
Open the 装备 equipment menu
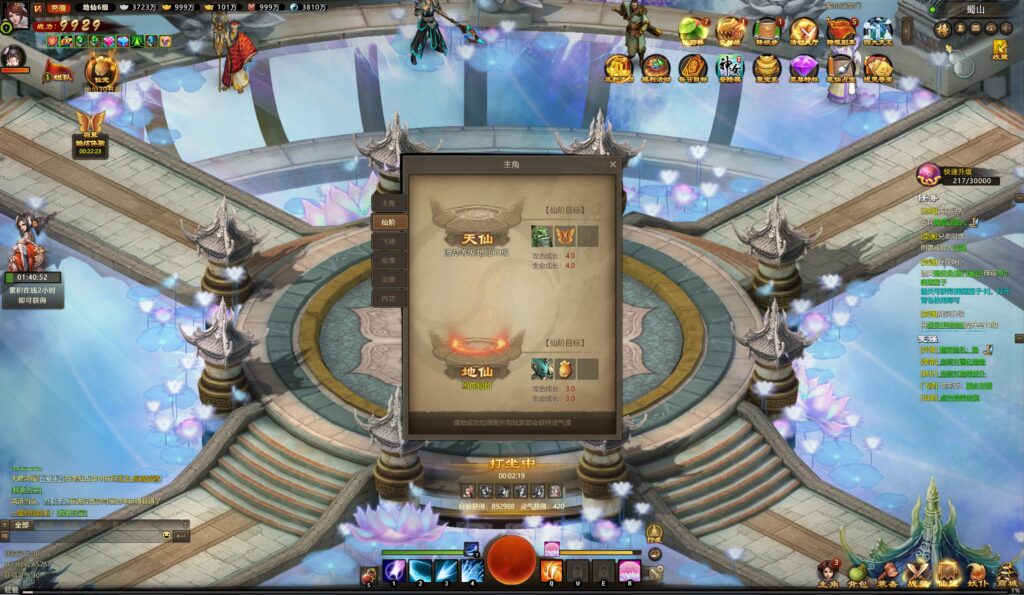[887, 574]
